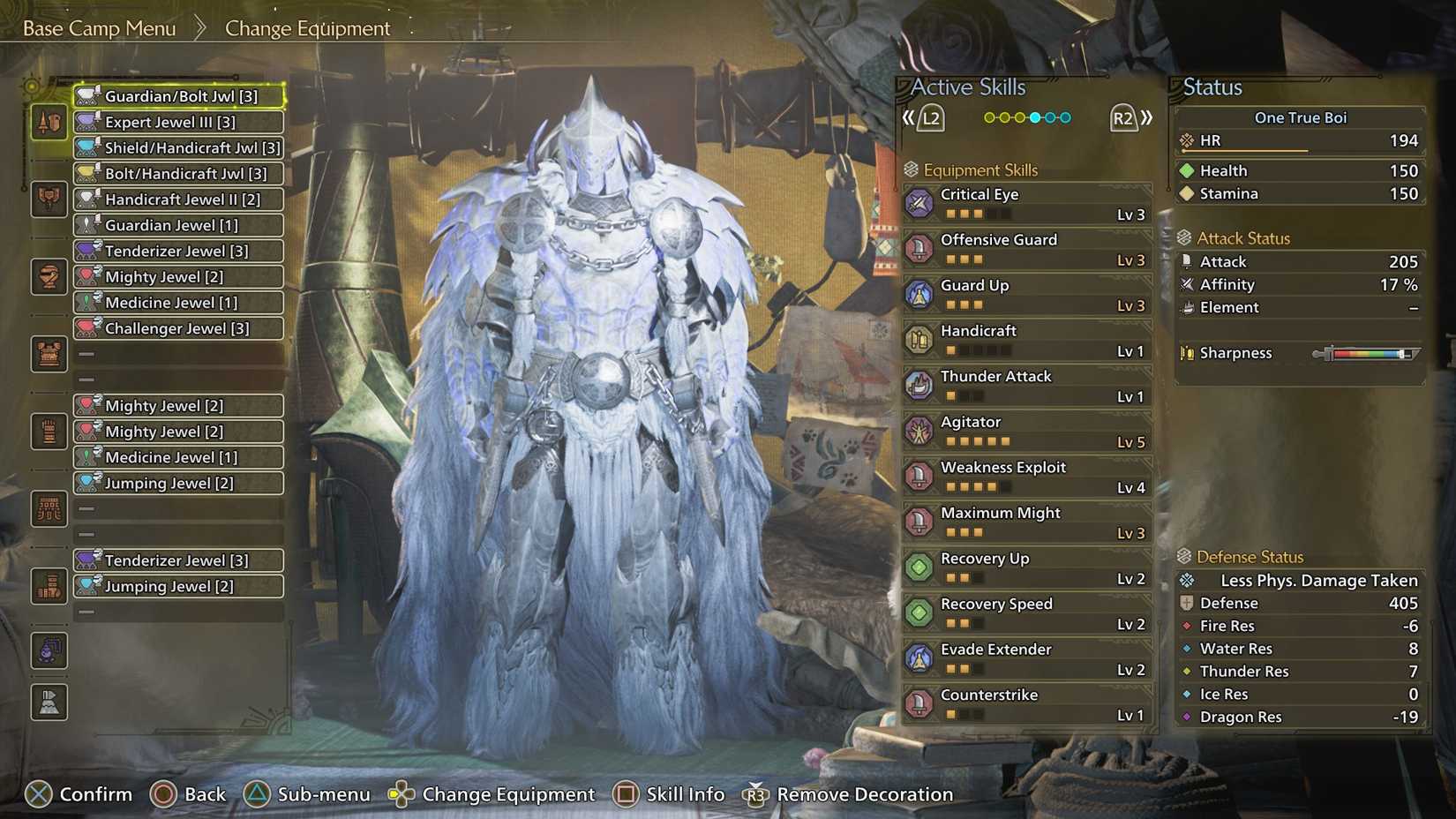Click the left chevron beside L2
The image size is (1456, 819).
pos(909,116)
